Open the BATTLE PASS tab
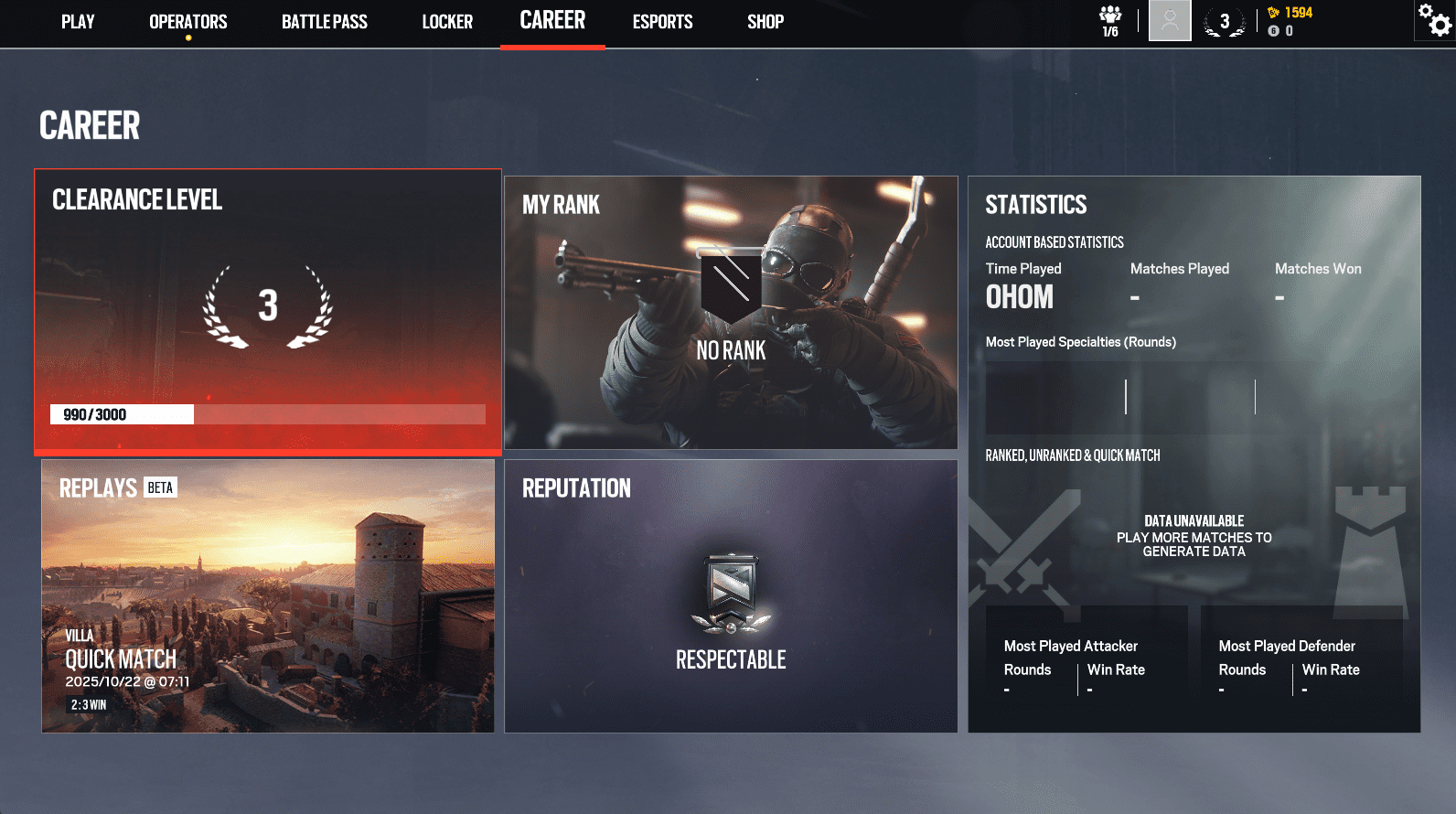This screenshot has height=814, width=1456. tap(324, 22)
